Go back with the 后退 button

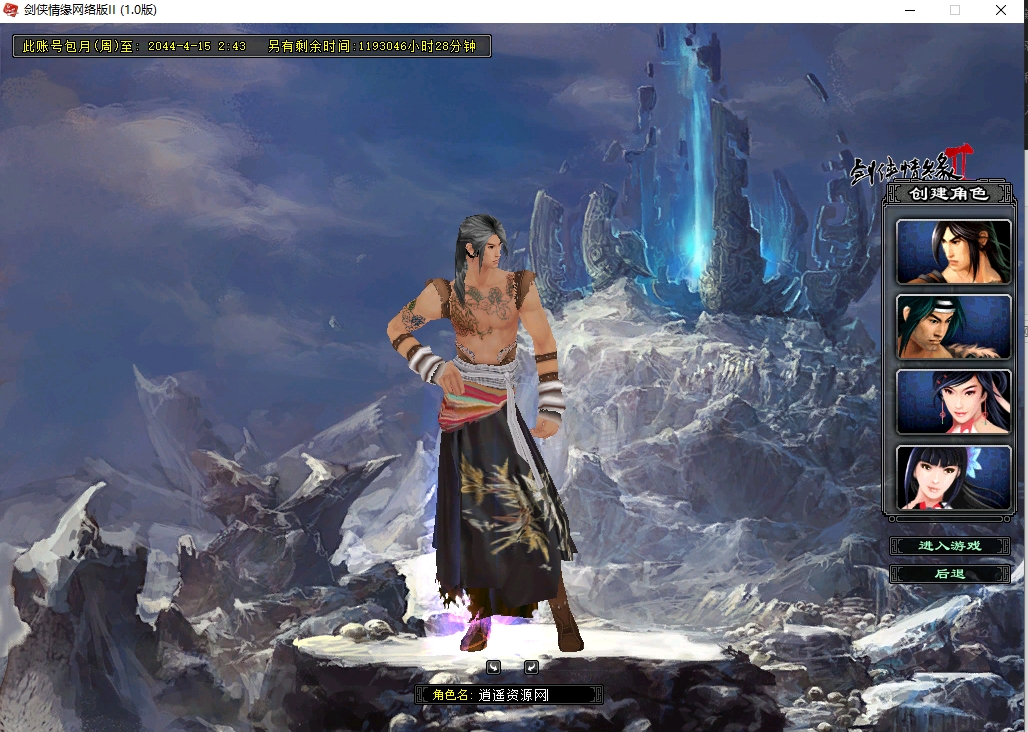tap(949, 574)
